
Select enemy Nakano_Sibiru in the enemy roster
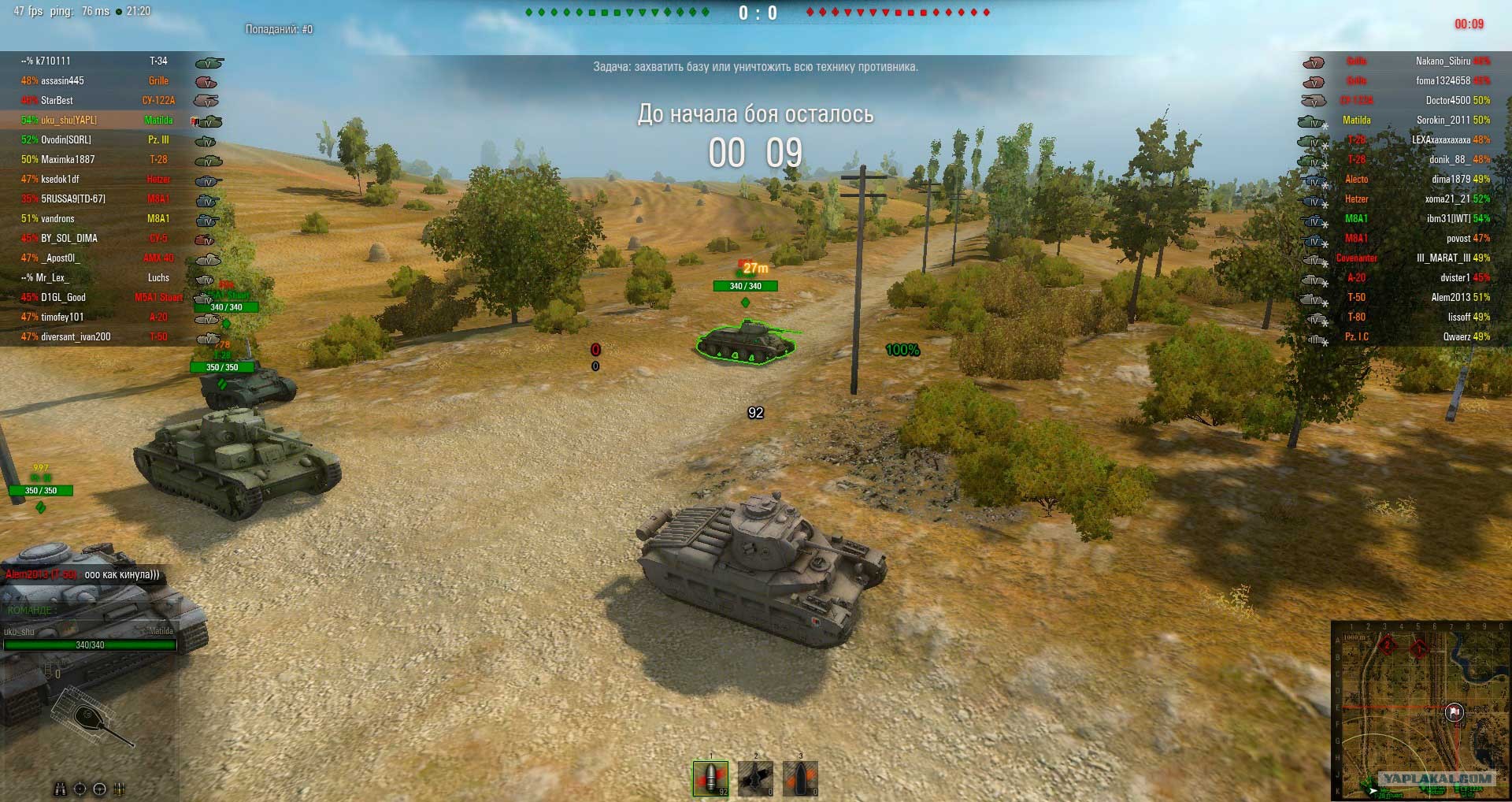[x=1443, y=61]
